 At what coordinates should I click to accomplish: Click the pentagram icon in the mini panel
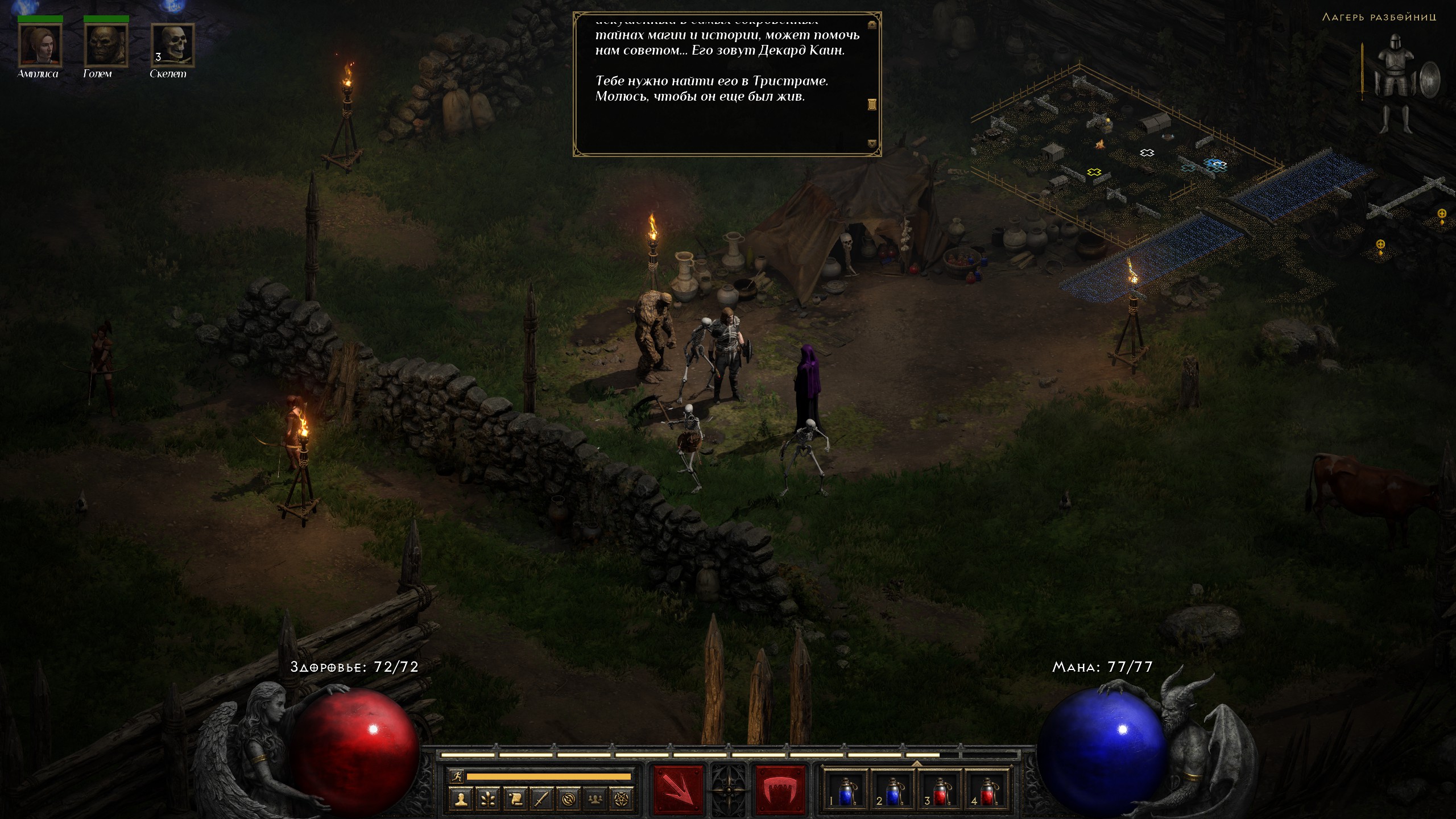coord(622,800)
